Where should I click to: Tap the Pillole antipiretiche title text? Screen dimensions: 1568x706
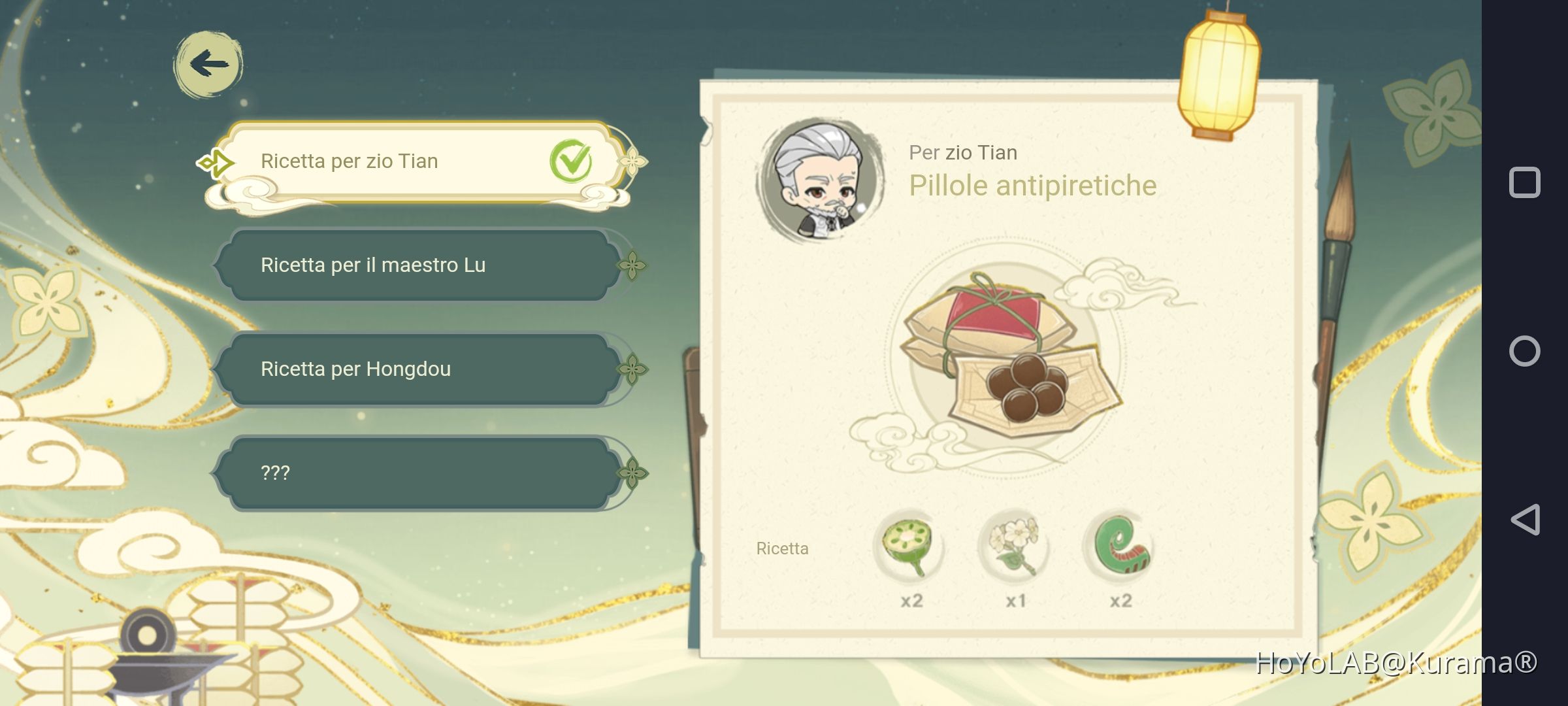tap(1034, 185)
